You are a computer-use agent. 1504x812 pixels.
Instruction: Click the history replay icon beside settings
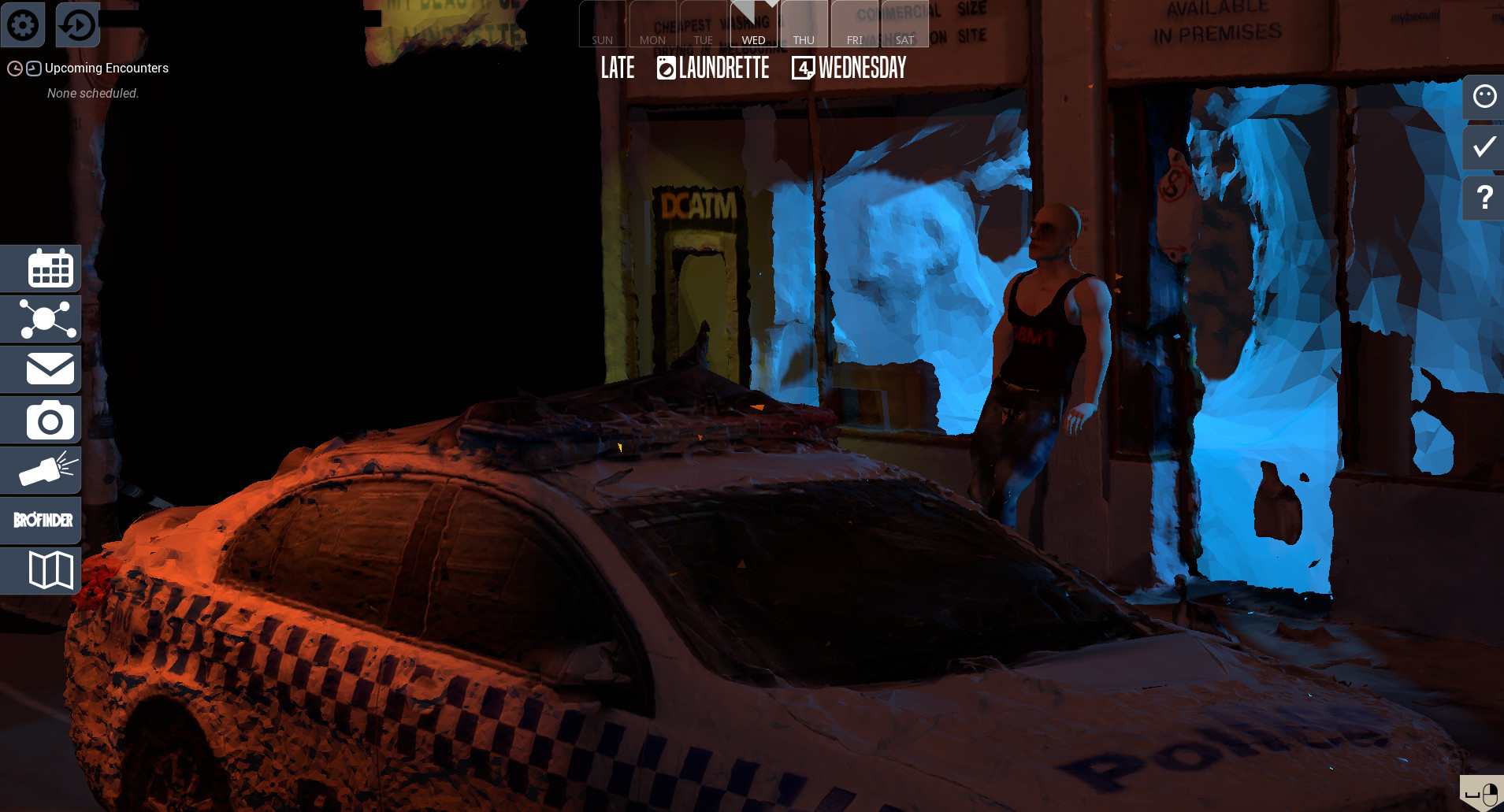(76, 24)
